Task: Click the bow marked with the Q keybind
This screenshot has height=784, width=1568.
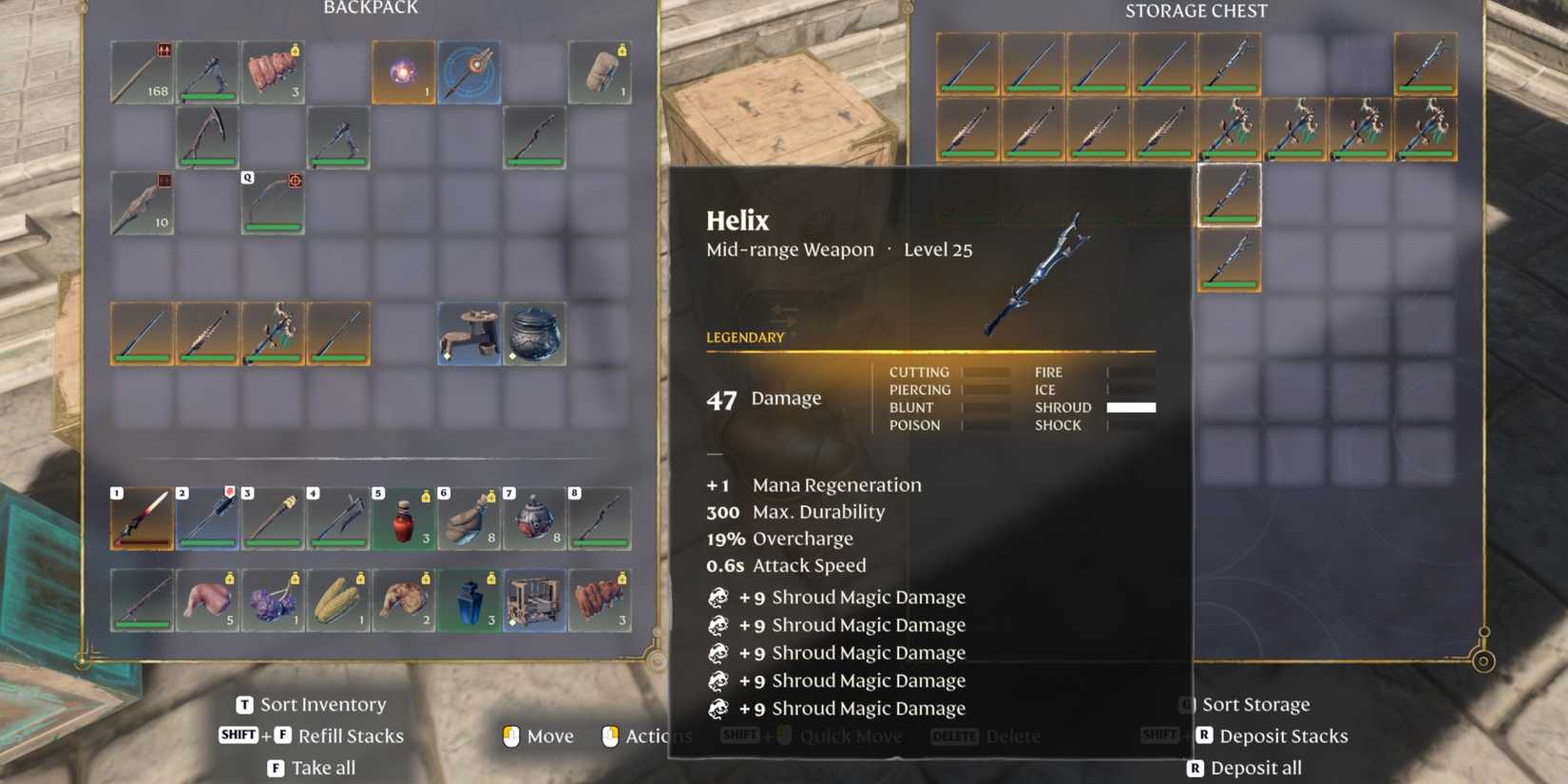Action: pos(273,204)
